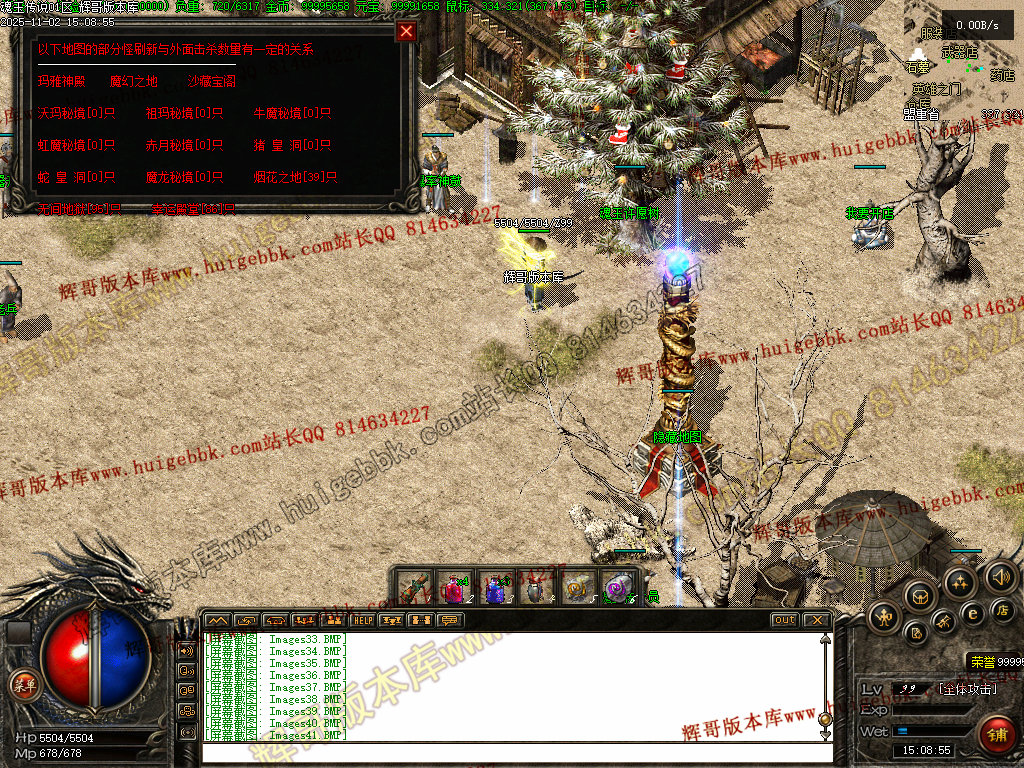Screen dimensions: 1024x768
Task: Click the HELP button on chat bar
Action: (x=362, y=620)
